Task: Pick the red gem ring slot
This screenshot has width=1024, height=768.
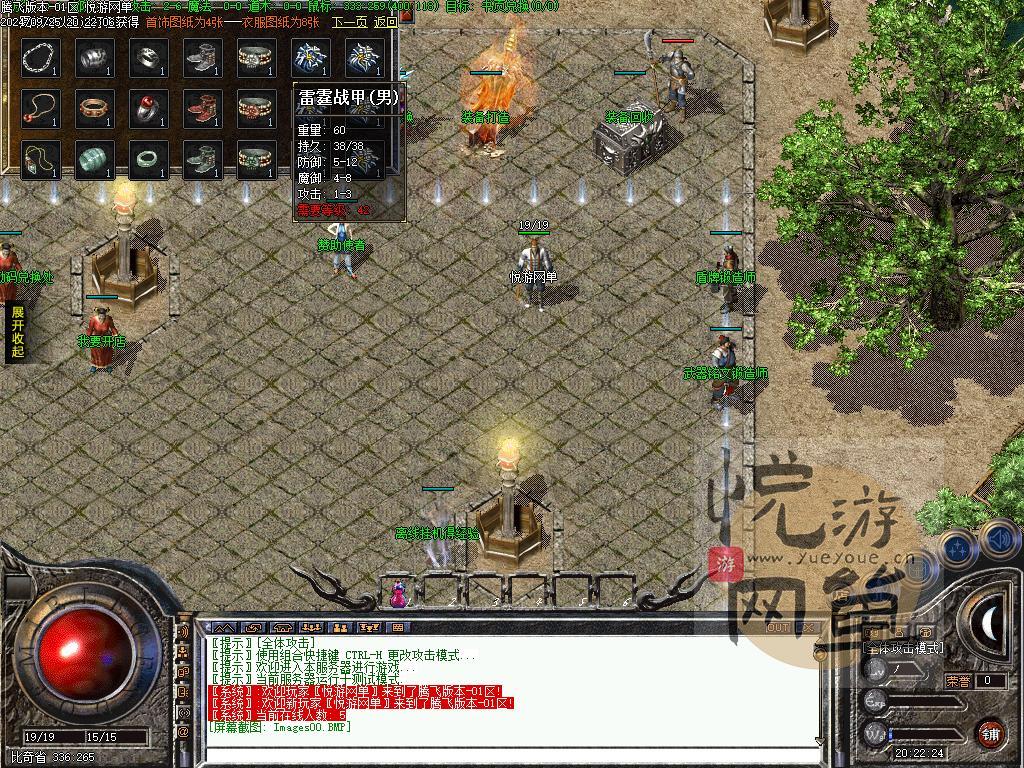Action: (x=148, y=109)
